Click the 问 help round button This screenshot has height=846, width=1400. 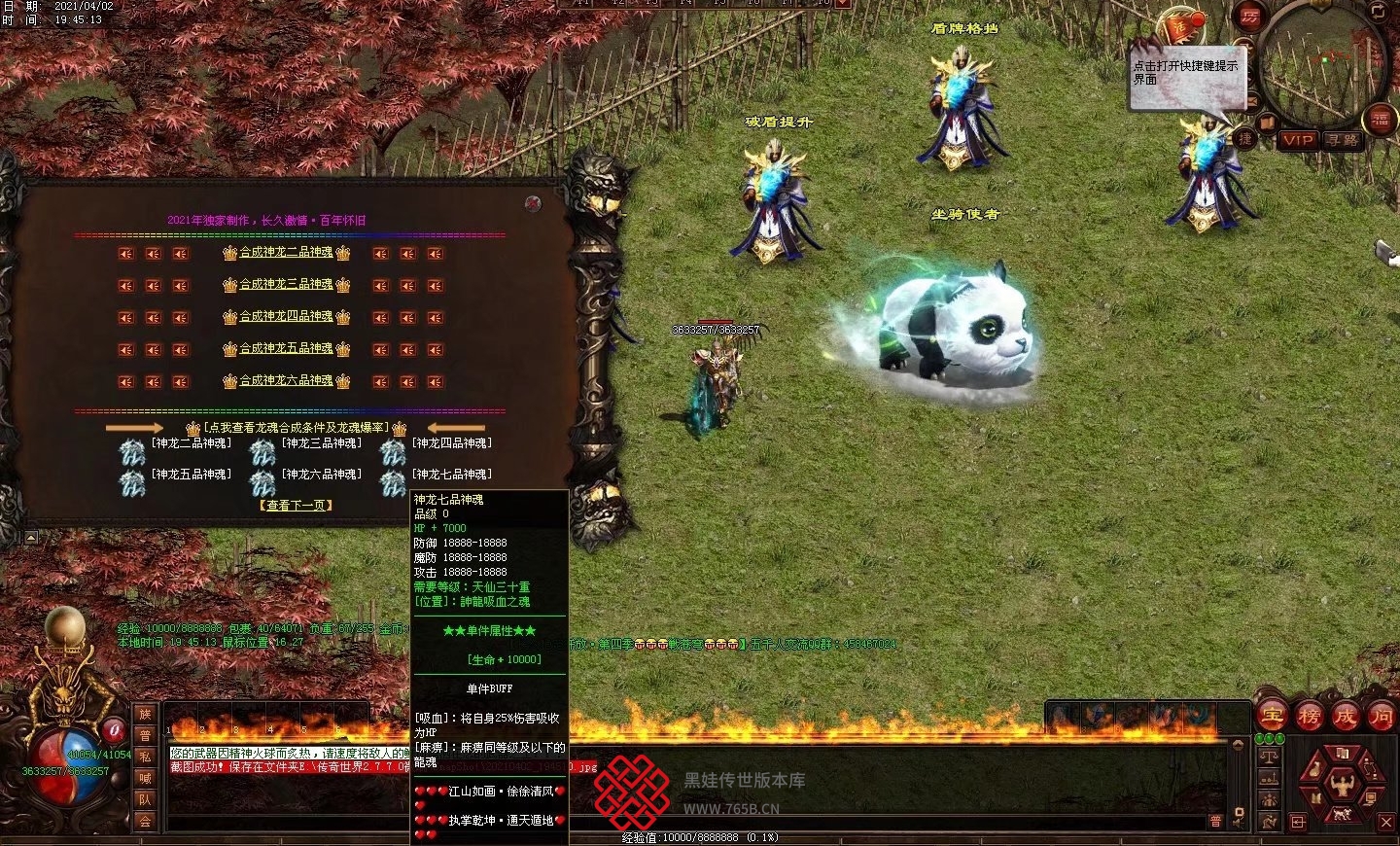click(x=1381, y=717)
